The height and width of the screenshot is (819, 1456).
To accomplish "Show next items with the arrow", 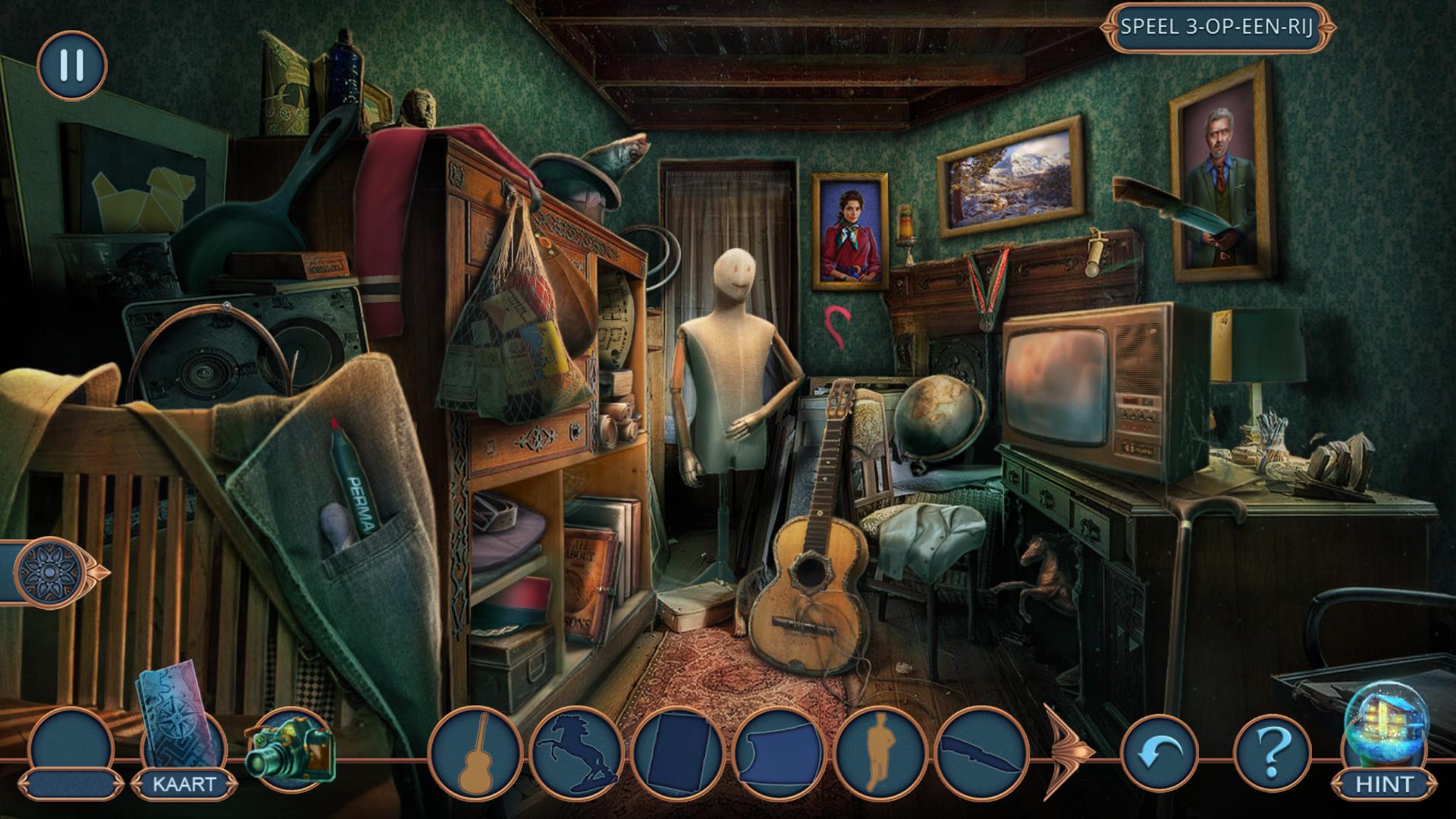I will tap(1068, 752).
